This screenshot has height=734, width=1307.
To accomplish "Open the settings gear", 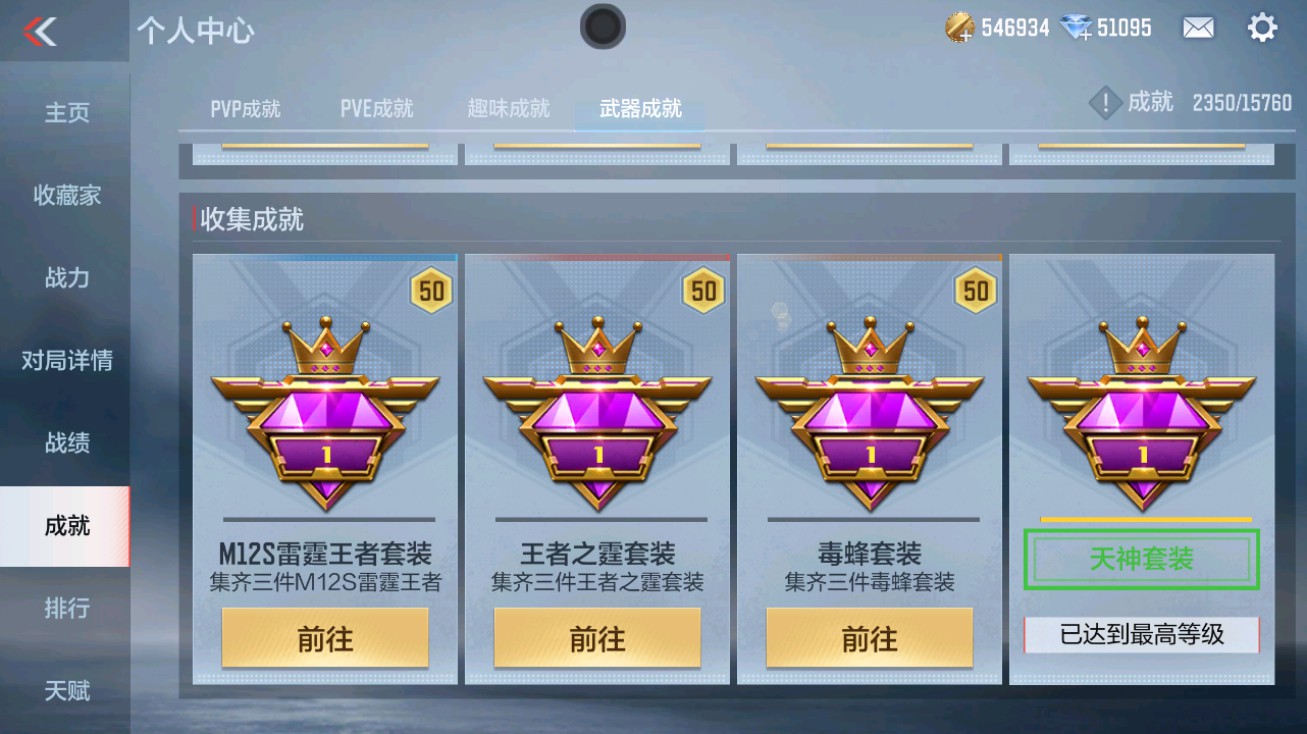I will (x=1262, y=28).
